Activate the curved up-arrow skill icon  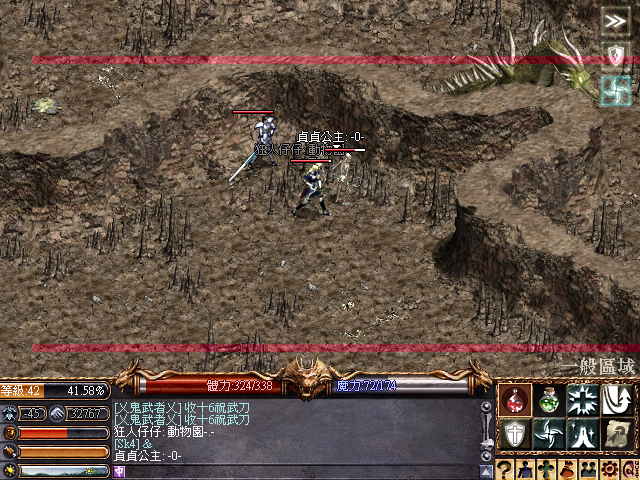[x=617, y=400]
